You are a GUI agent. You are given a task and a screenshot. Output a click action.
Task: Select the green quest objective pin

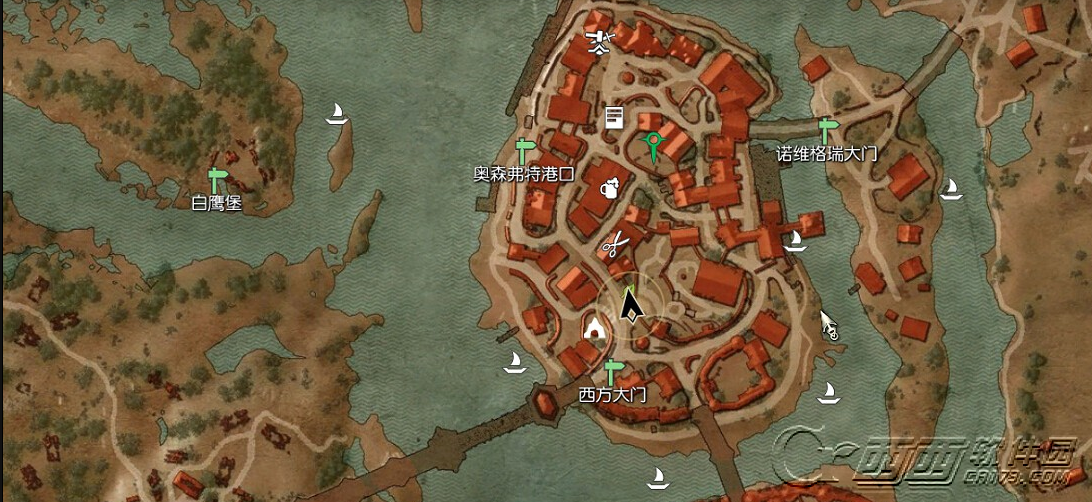654,145
